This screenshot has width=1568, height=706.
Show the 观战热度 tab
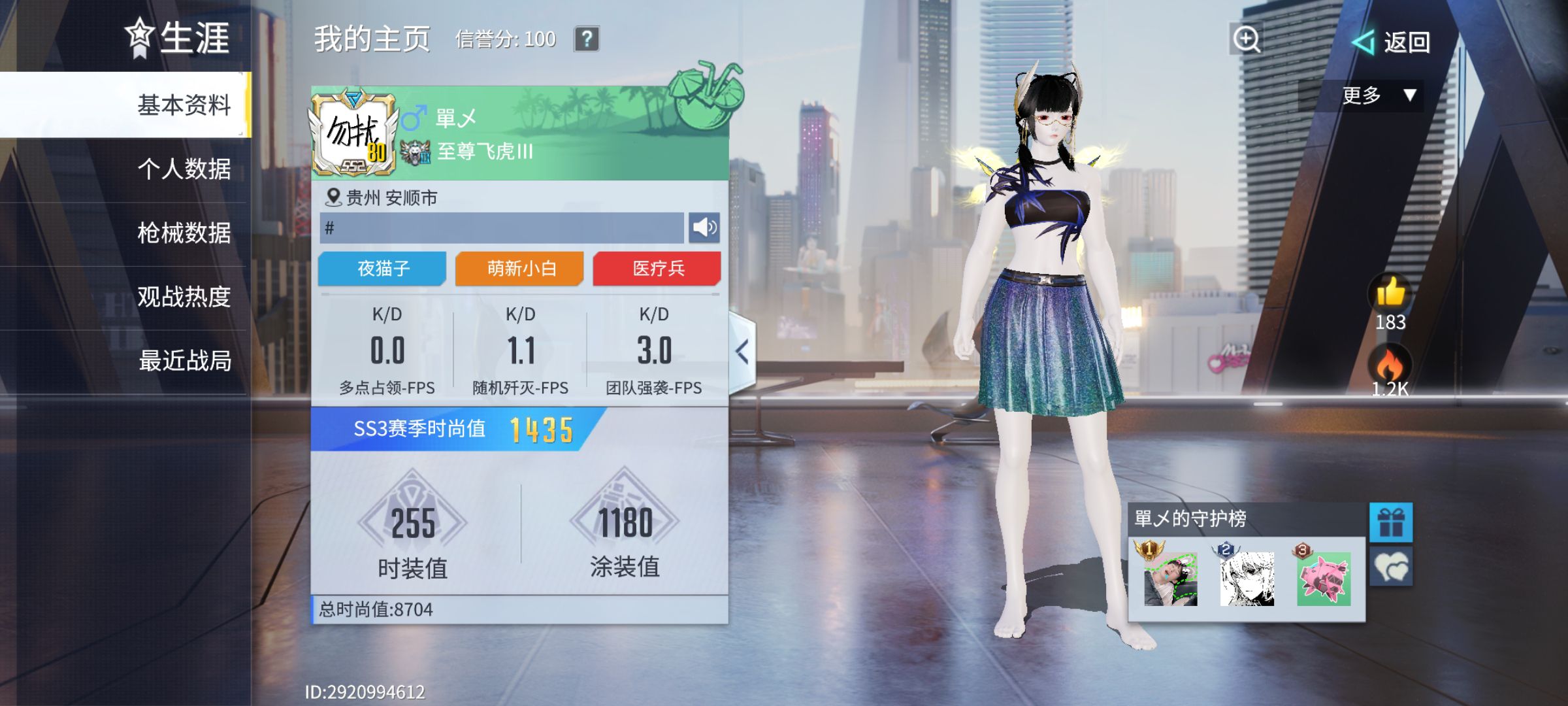pos(184,297)
